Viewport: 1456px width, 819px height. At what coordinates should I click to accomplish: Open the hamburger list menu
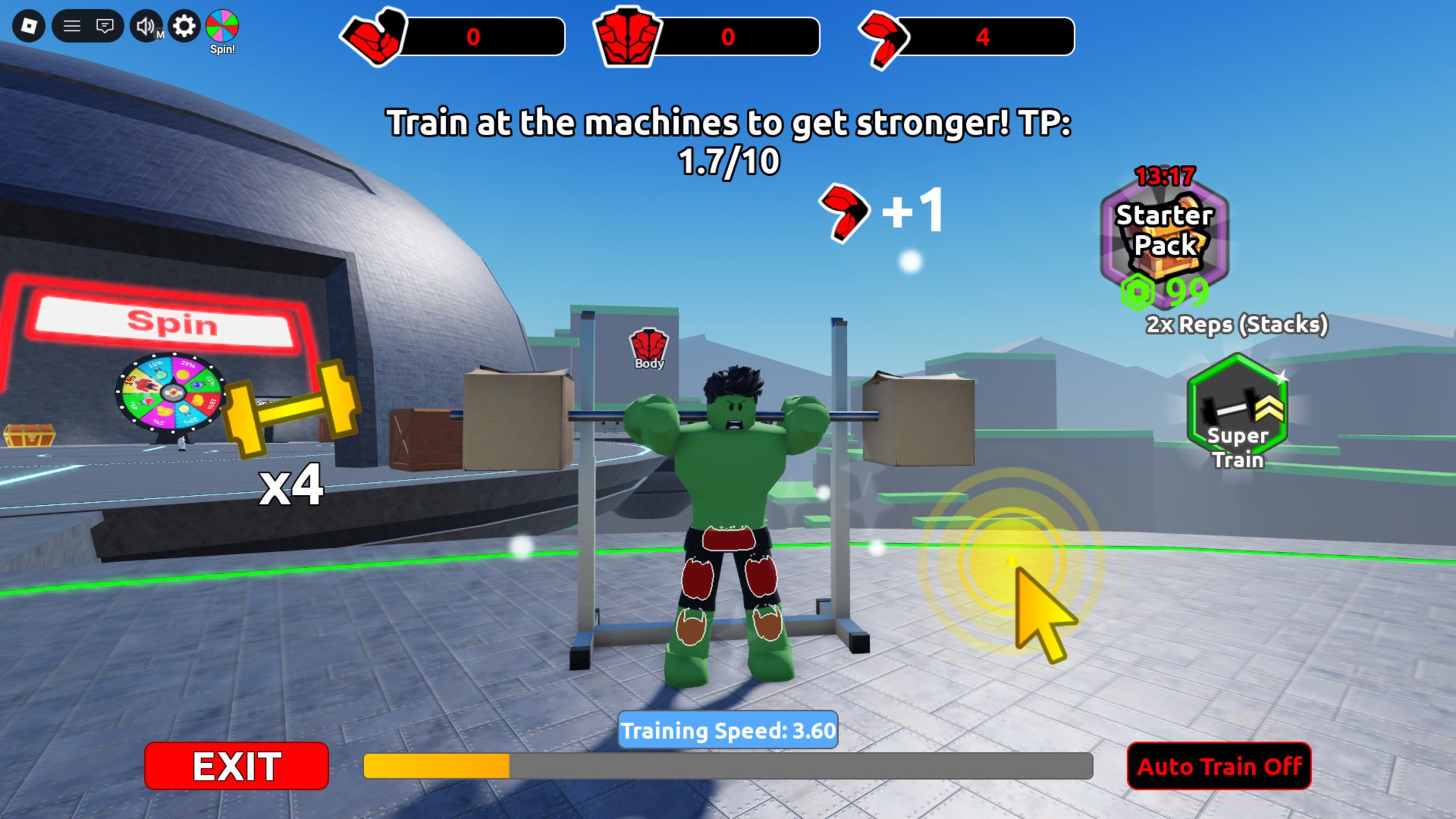[72, 26]
